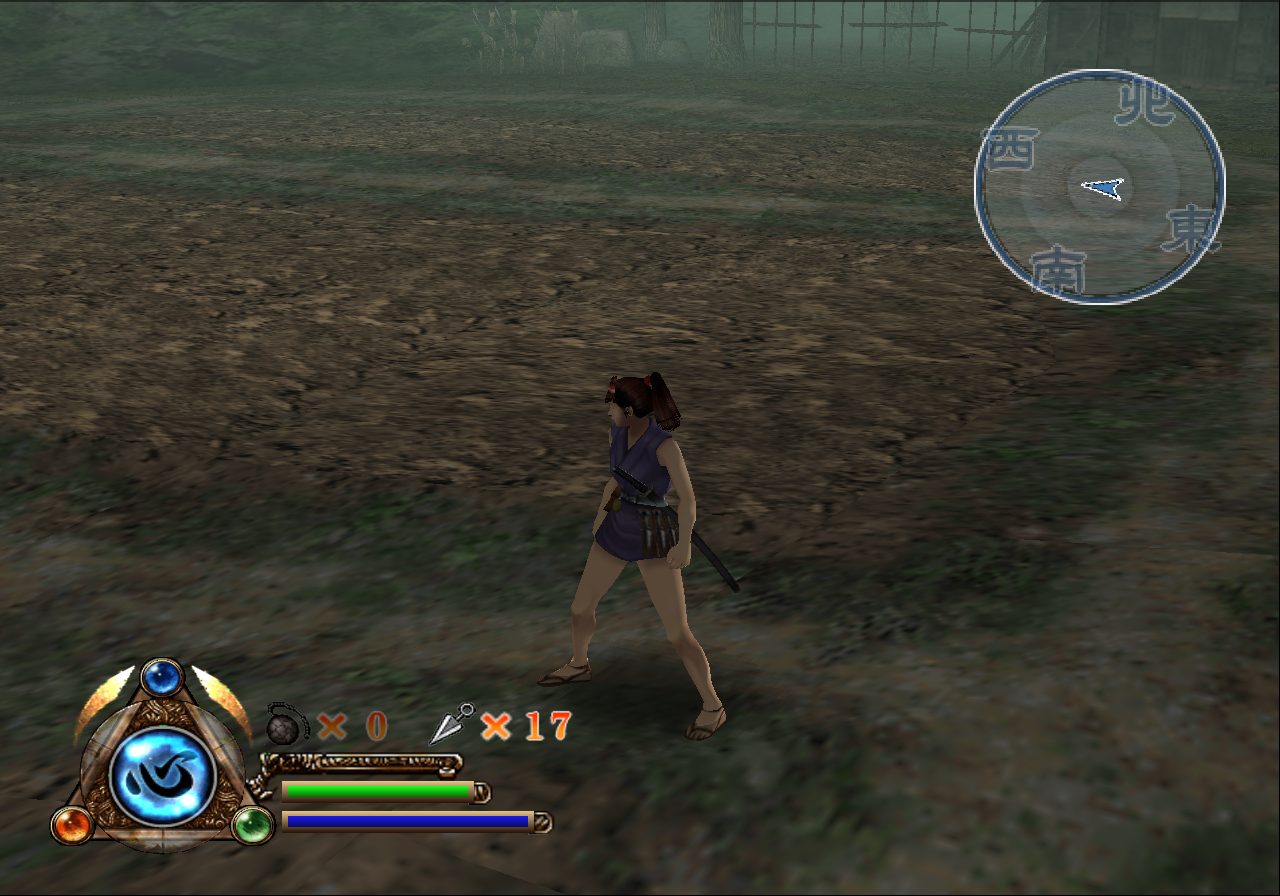Pick the green orb on the emblem
1280x896 pixels.
pyautogui.click(x=252, y=826)
